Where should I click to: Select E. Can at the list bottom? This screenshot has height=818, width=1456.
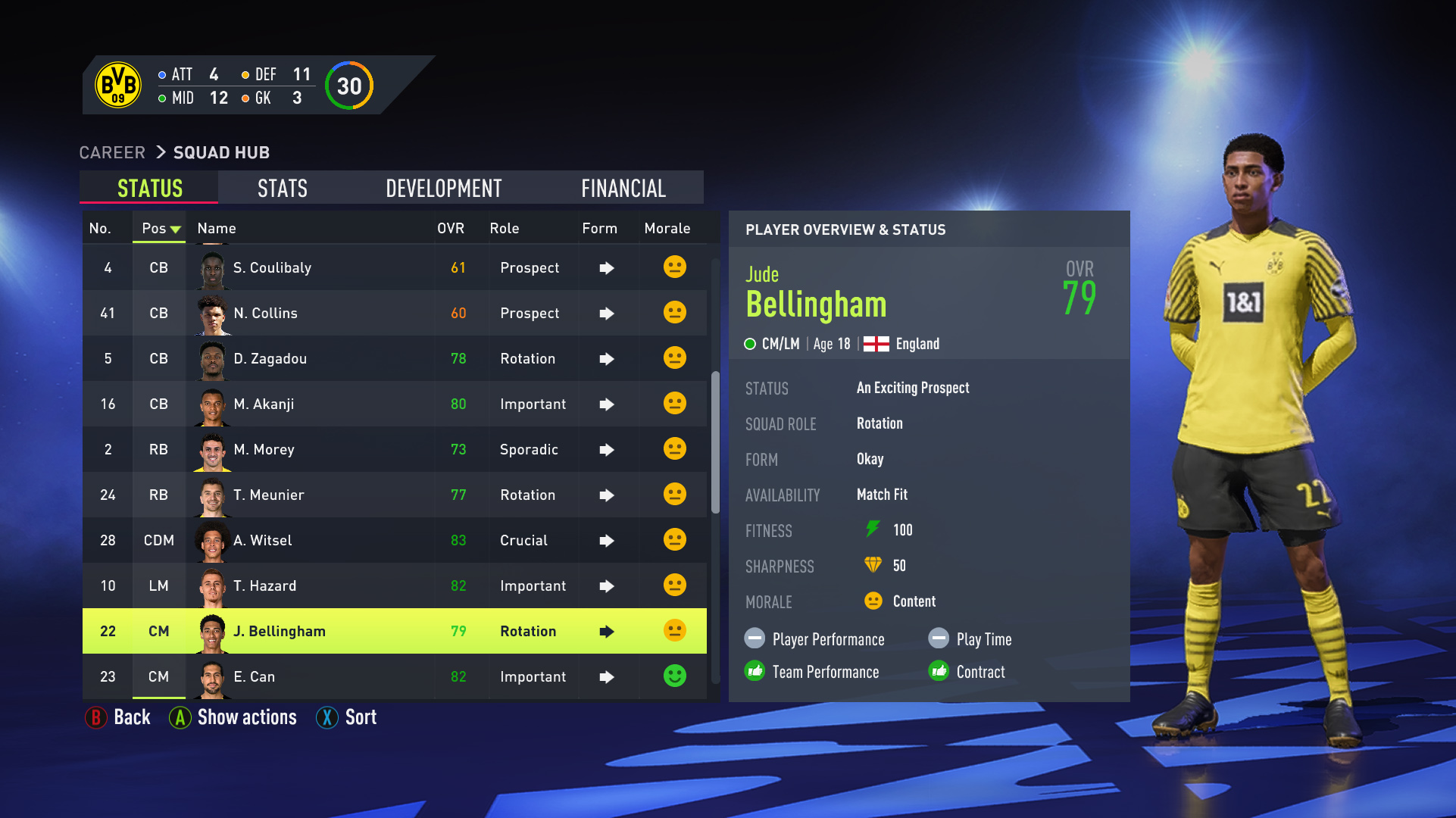click(x=394, y=676)
